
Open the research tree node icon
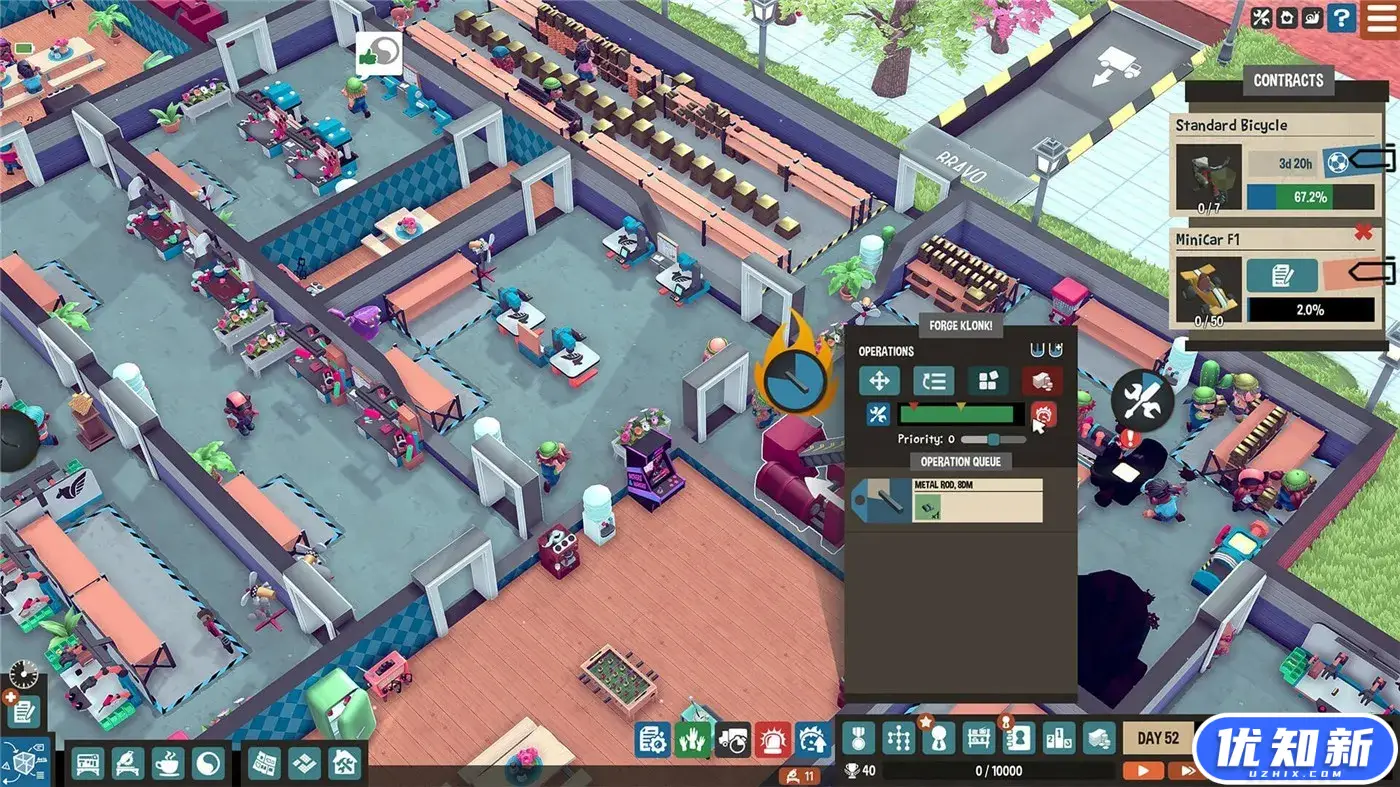[x=900, y=739]
